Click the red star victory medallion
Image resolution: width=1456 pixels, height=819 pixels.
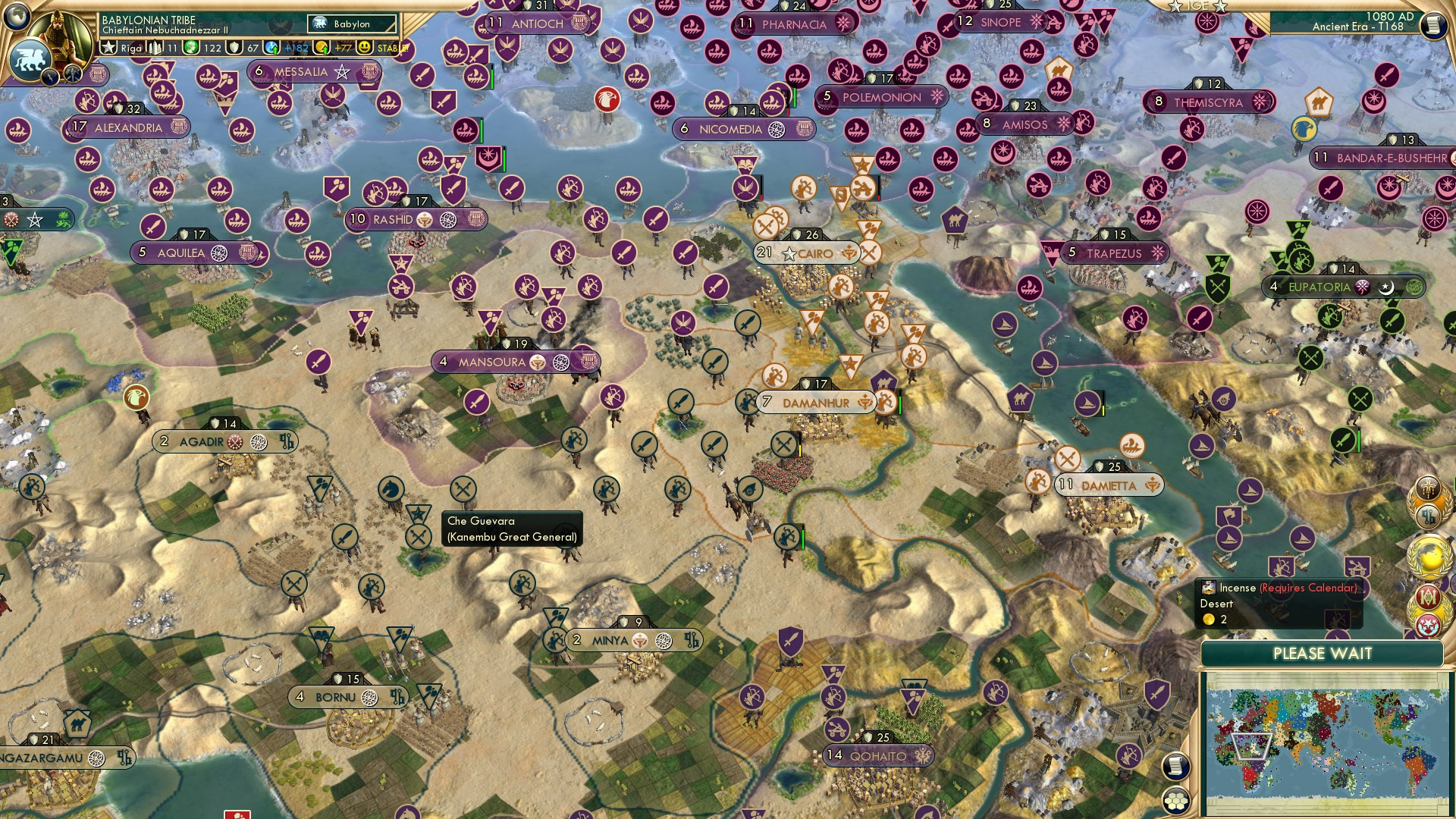(1430, 624)
